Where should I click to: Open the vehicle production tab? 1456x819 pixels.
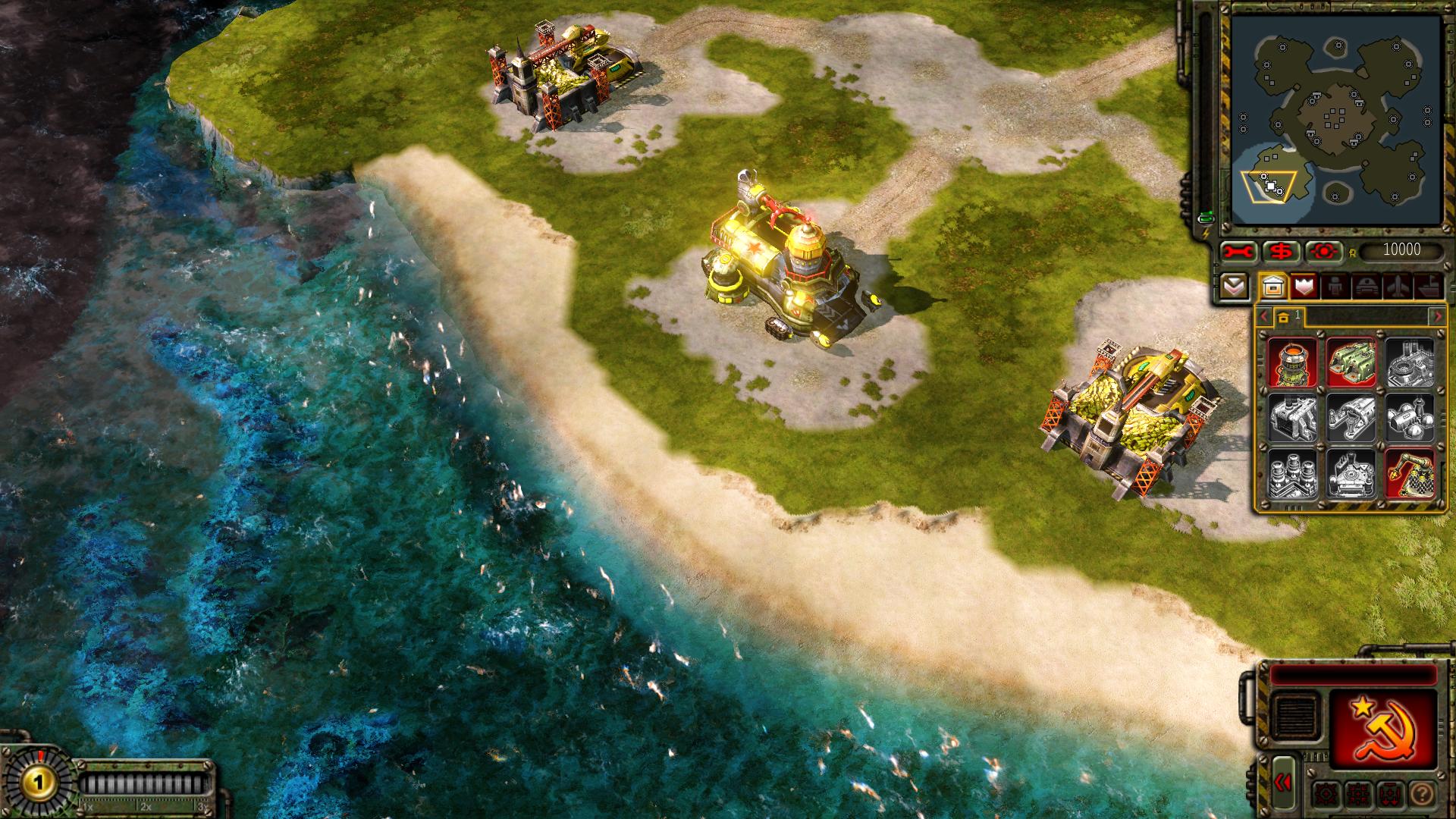tap(1366, 287)
